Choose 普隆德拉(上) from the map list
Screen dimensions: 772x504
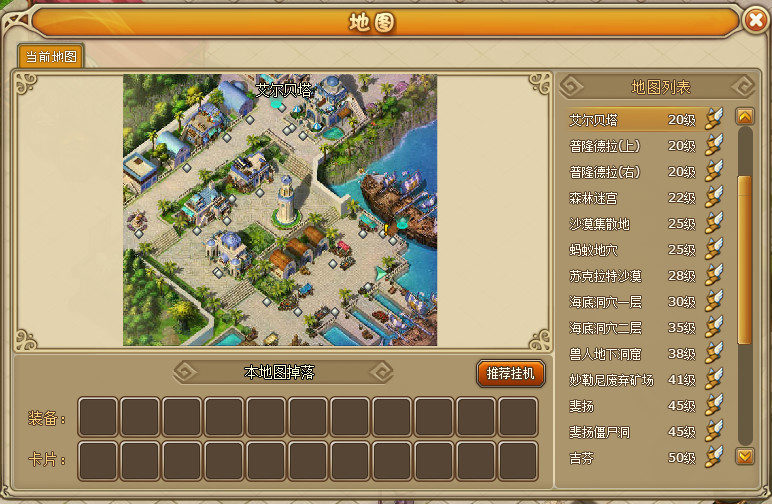click(x=632, y=146)
